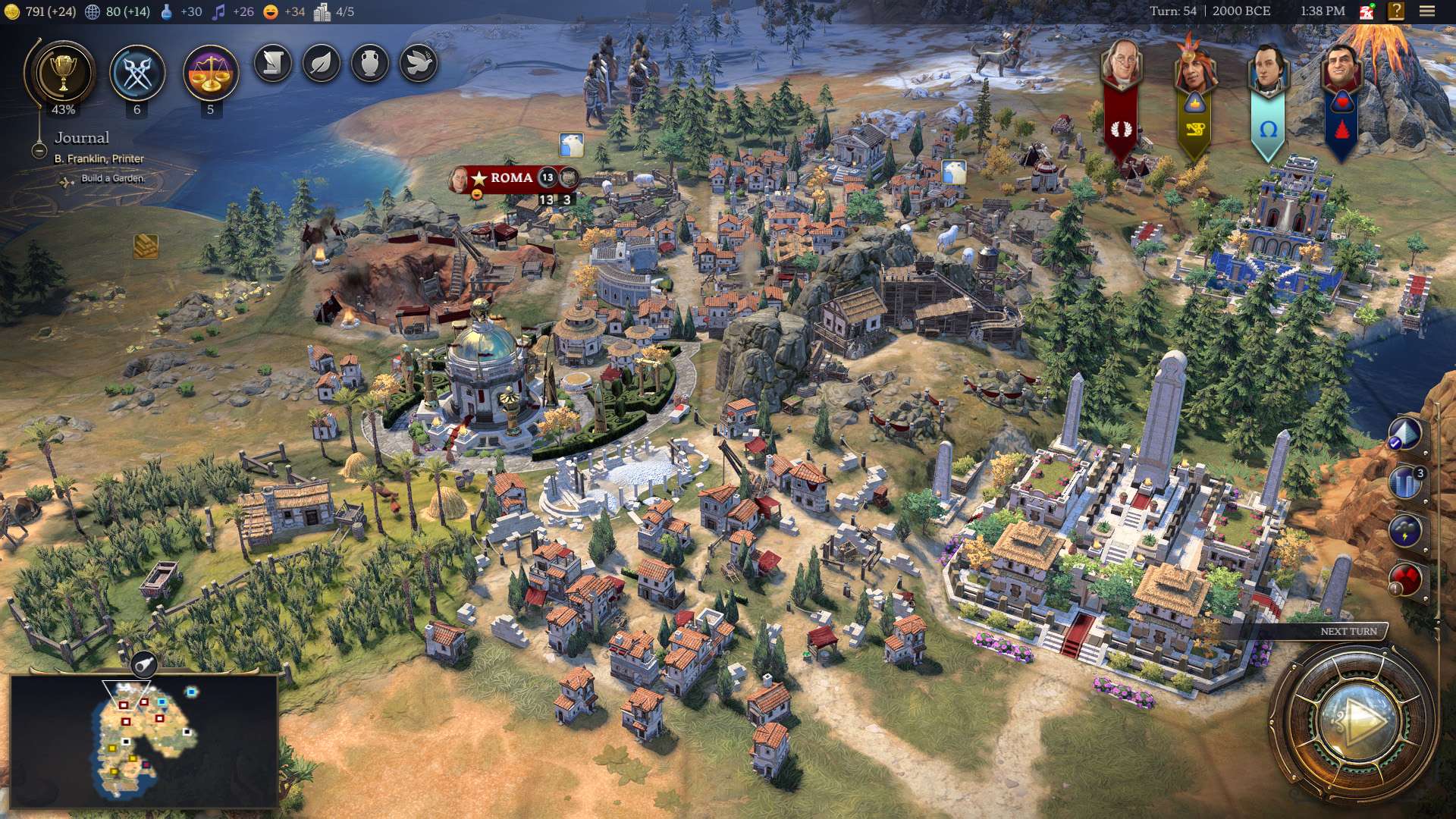
Task: Open the hamburger main menu
Action: click(1427, 11)
